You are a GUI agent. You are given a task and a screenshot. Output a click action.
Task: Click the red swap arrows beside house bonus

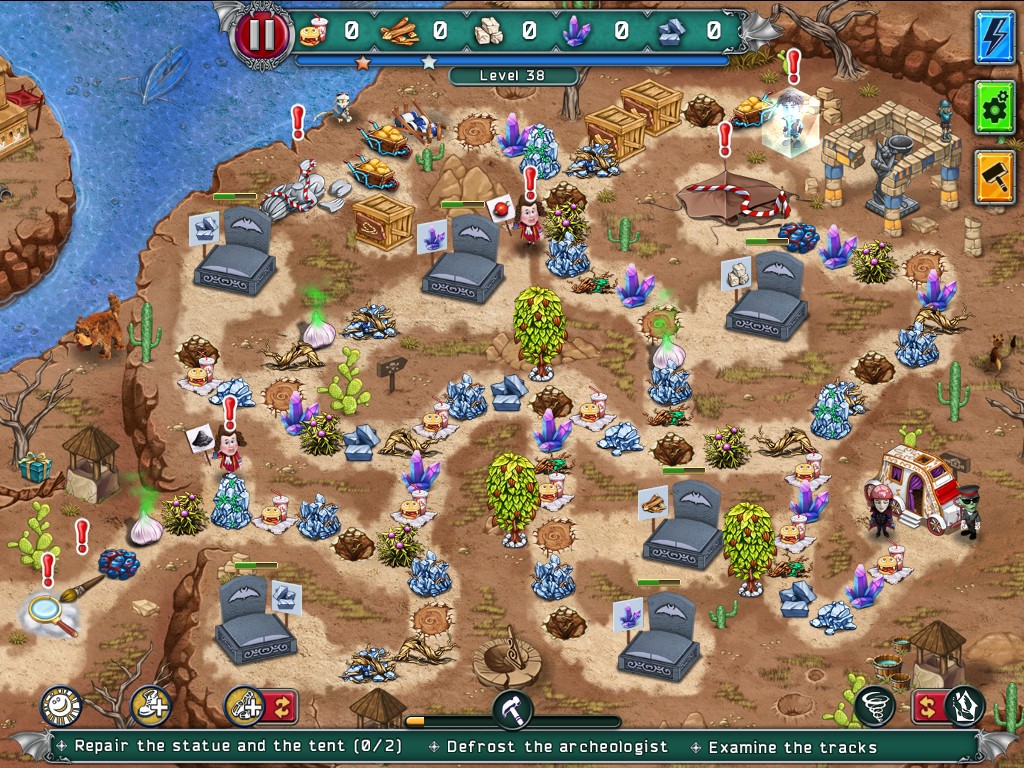(926, 706)
